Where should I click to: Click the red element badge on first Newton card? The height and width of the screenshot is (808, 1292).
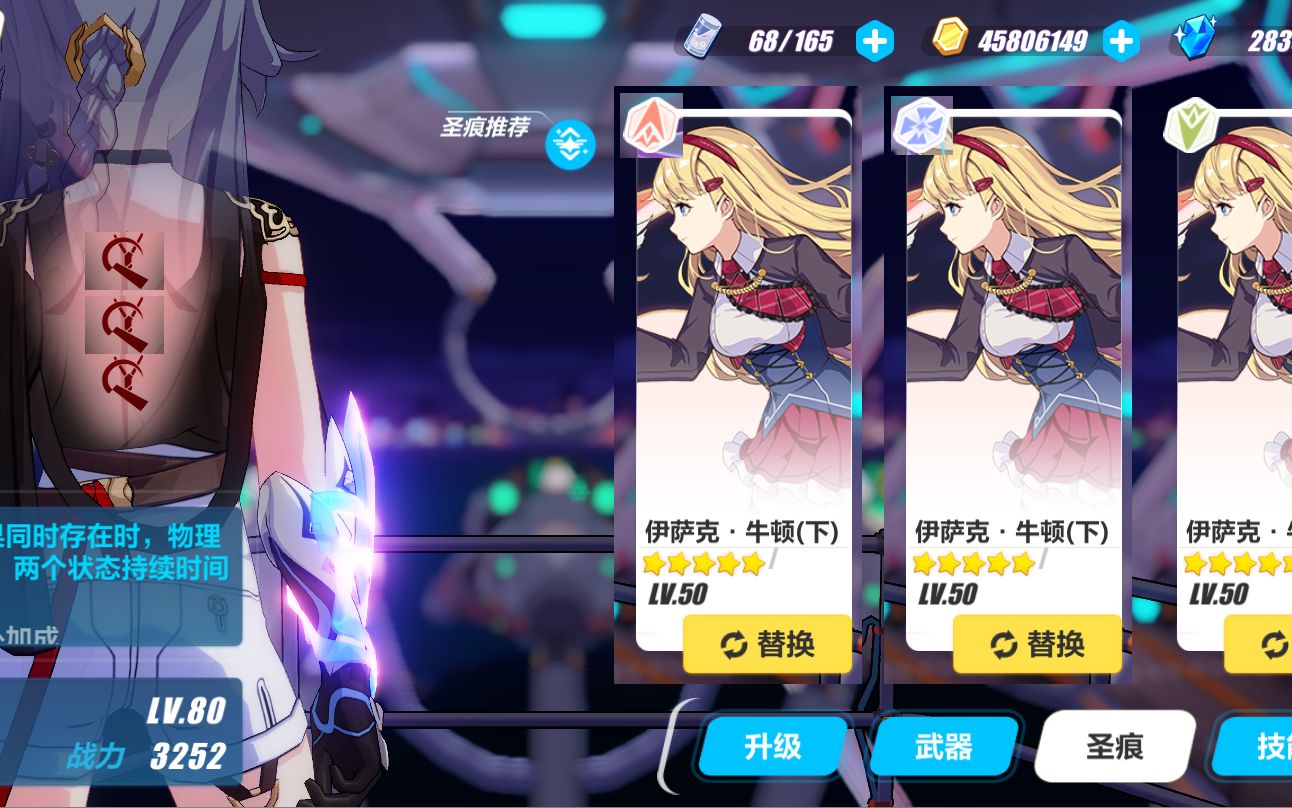[651, 124]
